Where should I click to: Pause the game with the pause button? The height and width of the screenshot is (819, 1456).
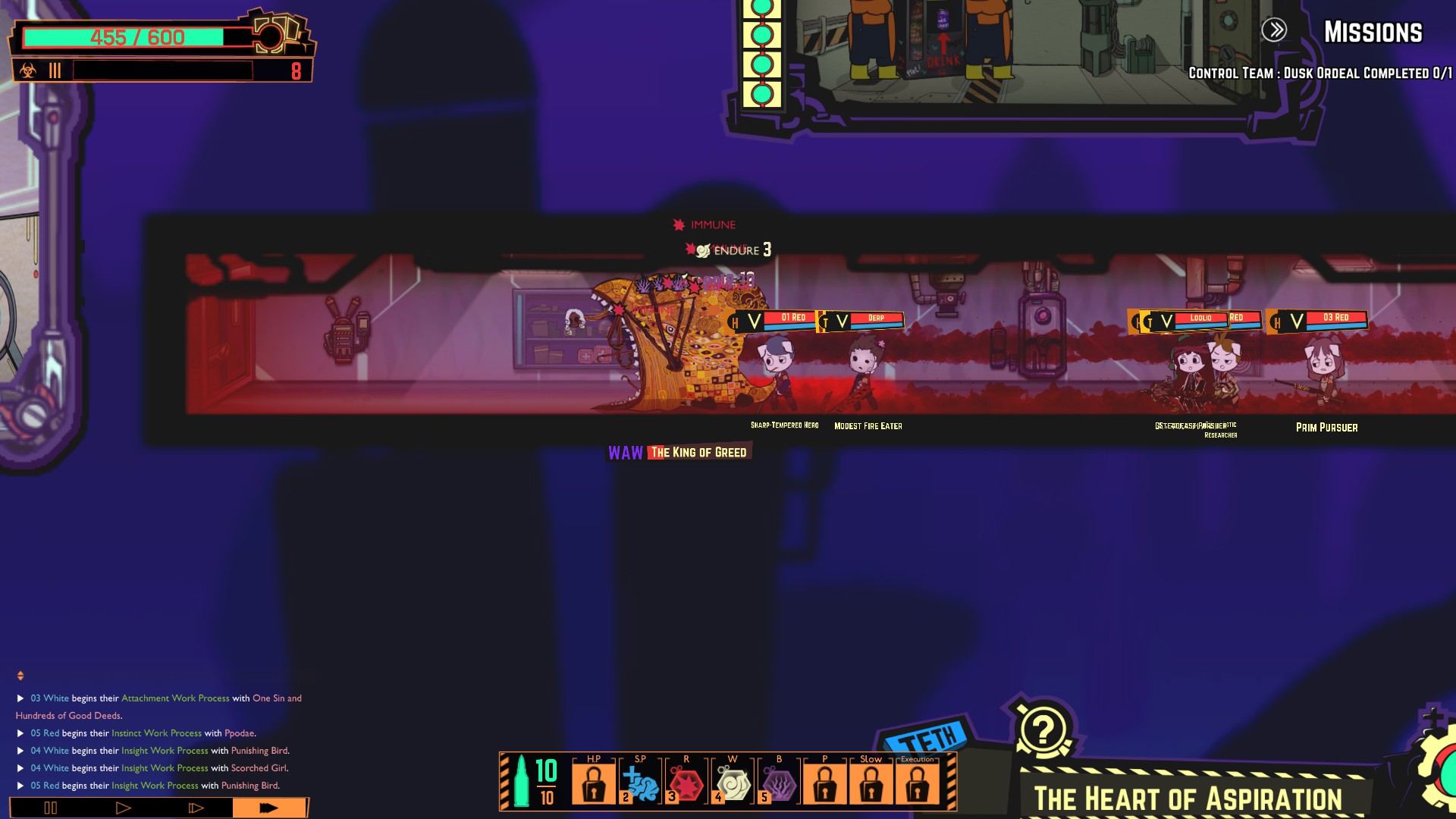[x=51, y=808]
